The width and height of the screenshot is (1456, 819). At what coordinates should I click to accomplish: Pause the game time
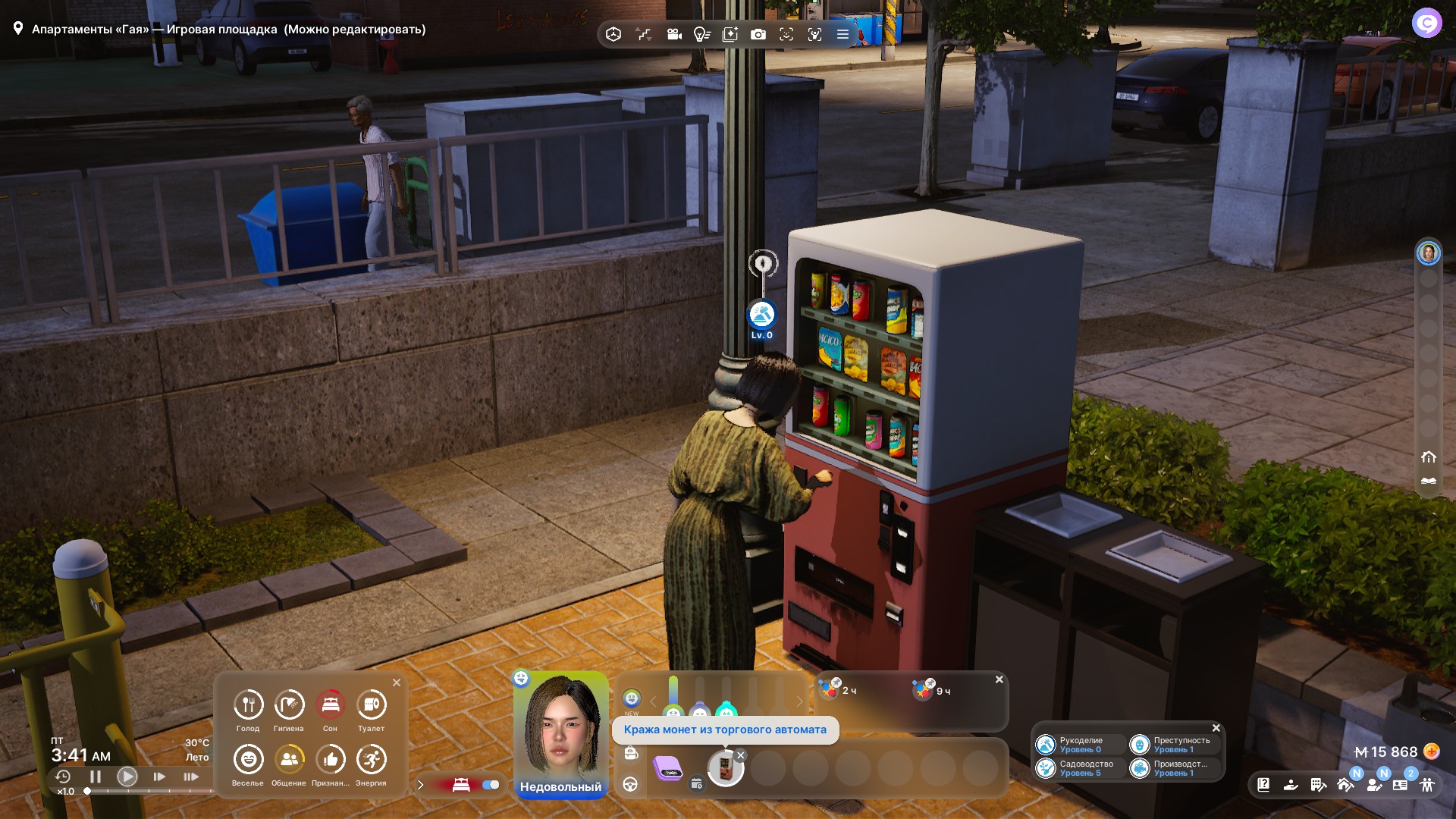96,777
